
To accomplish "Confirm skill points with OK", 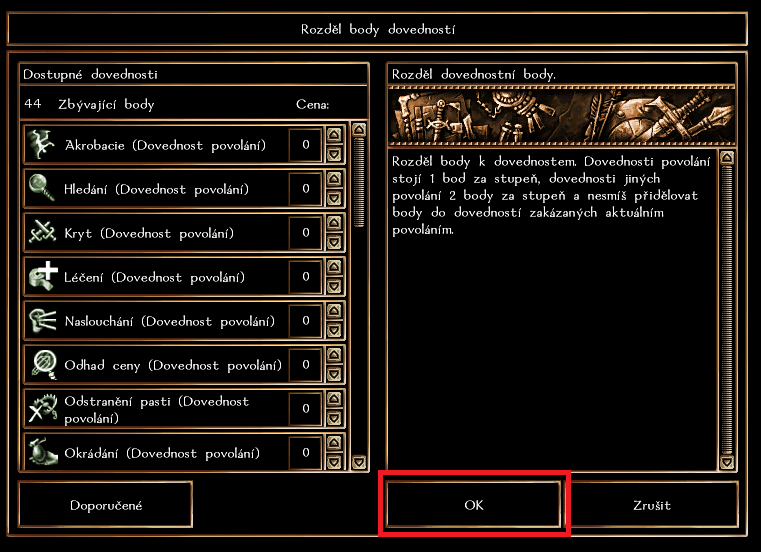I will point(474,505).
